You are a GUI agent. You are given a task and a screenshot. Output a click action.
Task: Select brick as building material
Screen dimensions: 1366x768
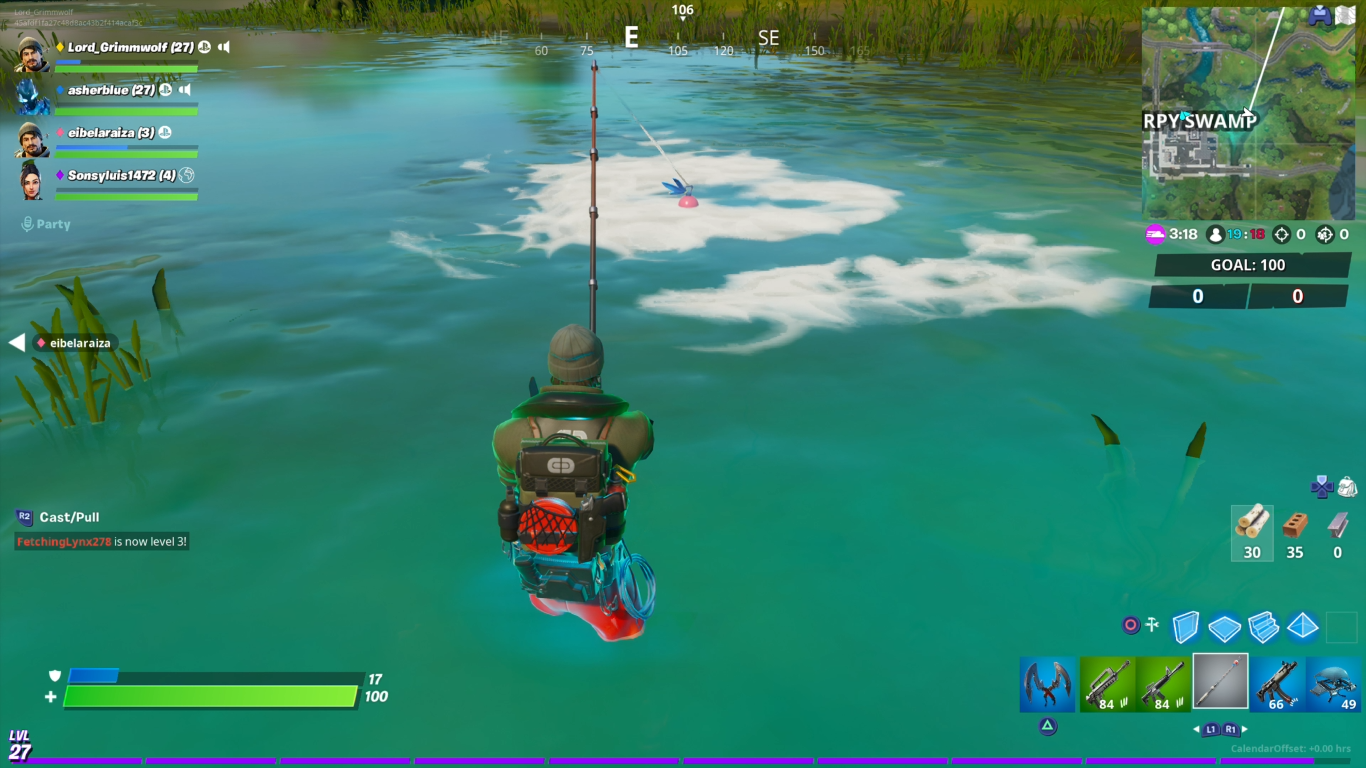point(1295,532)
